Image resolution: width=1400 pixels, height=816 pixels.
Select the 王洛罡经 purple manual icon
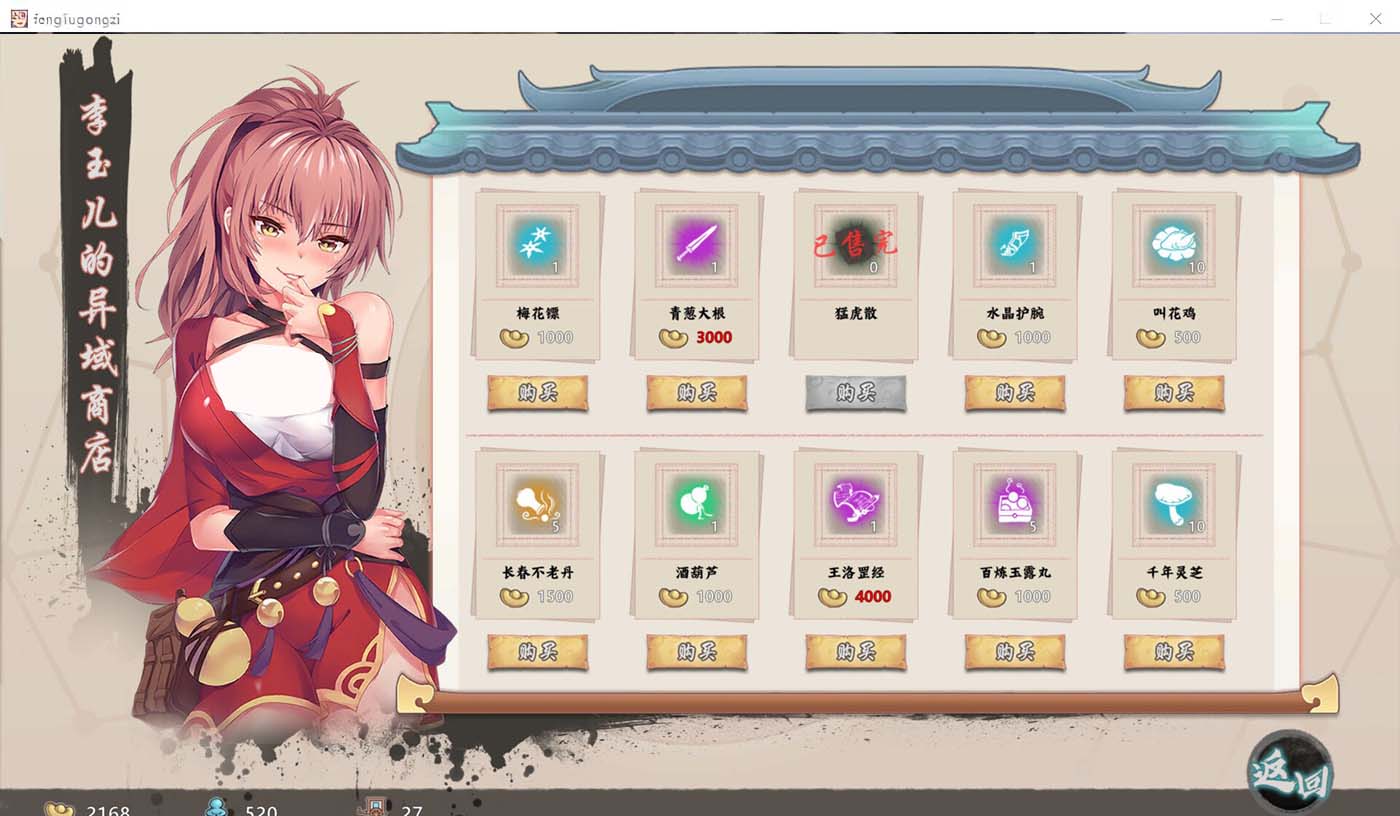click(855, 508)
